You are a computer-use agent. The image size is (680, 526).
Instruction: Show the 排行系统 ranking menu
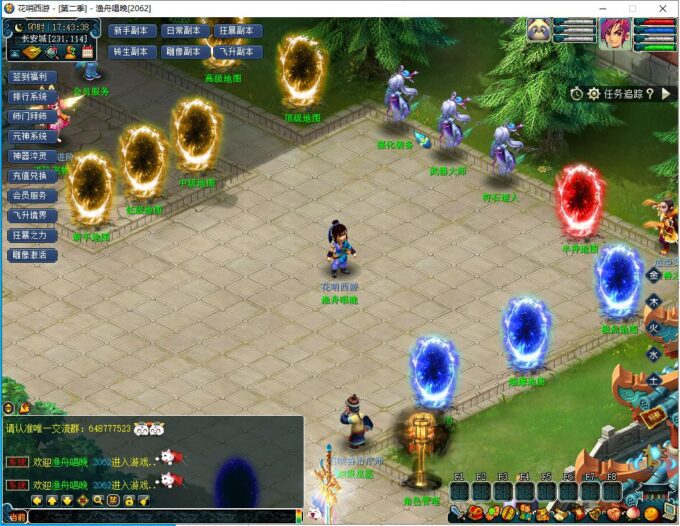click(32, 97)
